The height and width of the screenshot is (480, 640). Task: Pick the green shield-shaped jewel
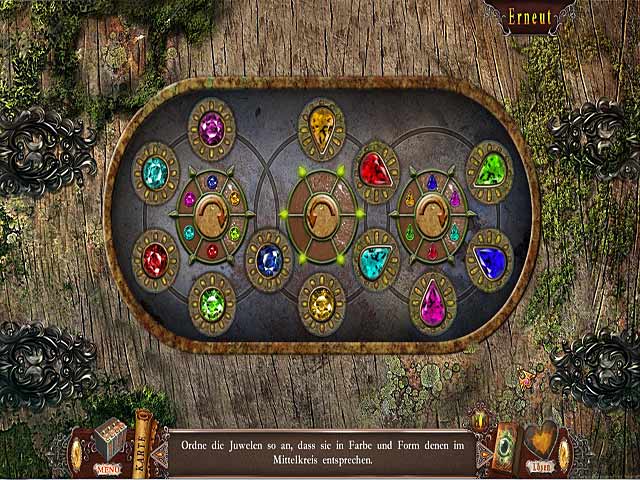489,170
